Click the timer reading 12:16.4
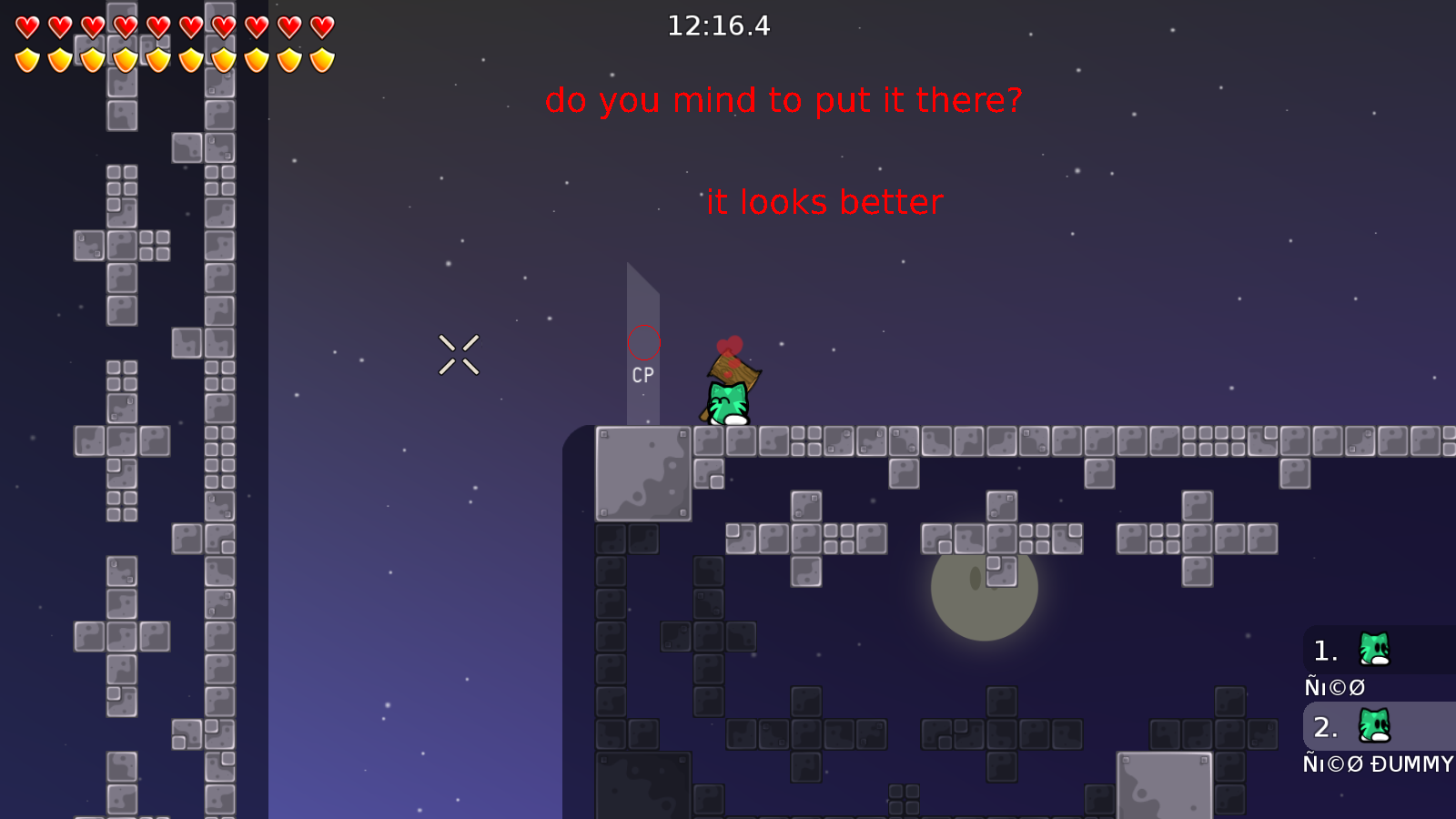 coord(719,26)
